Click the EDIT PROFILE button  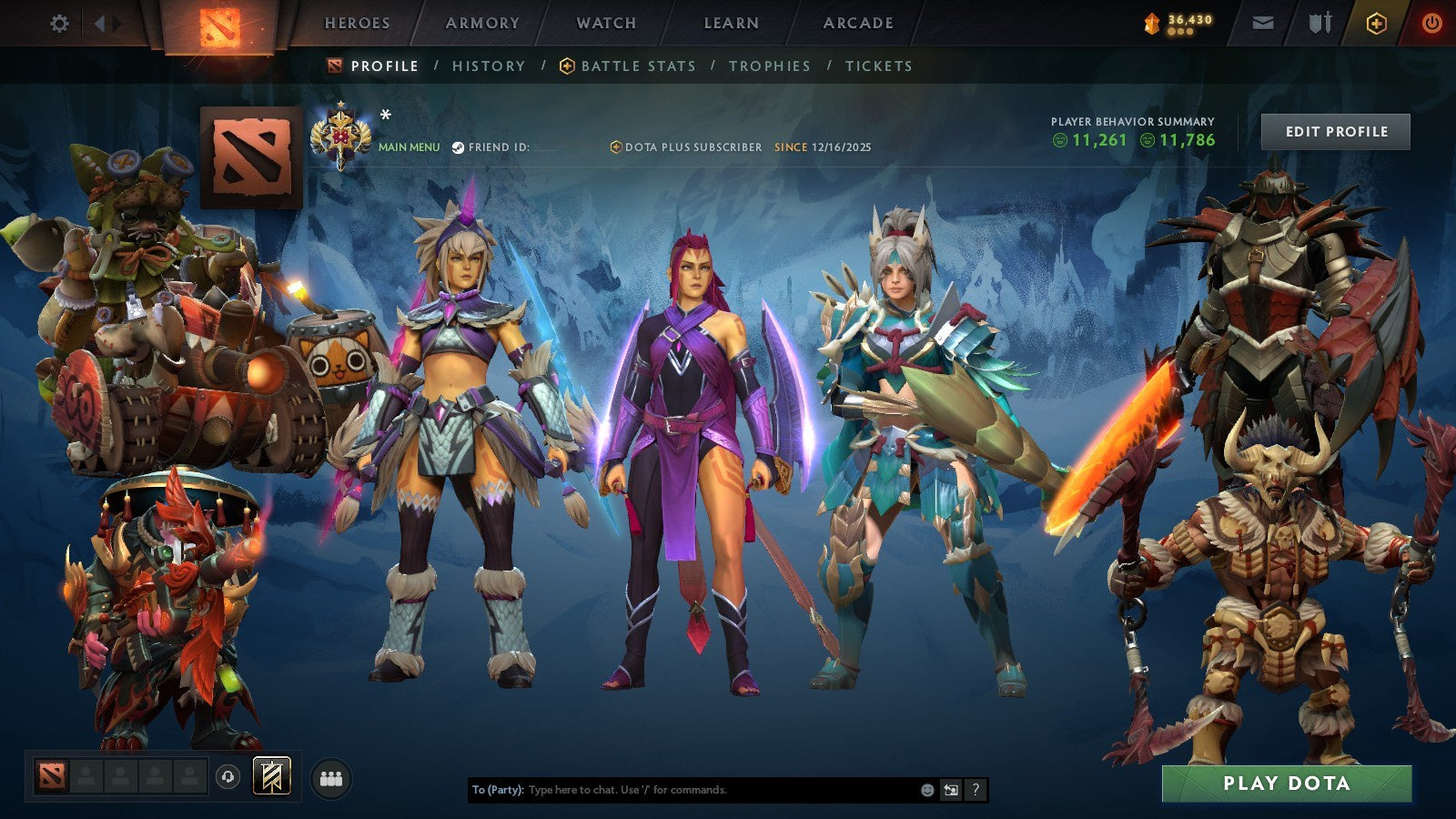click(1335, 132)
